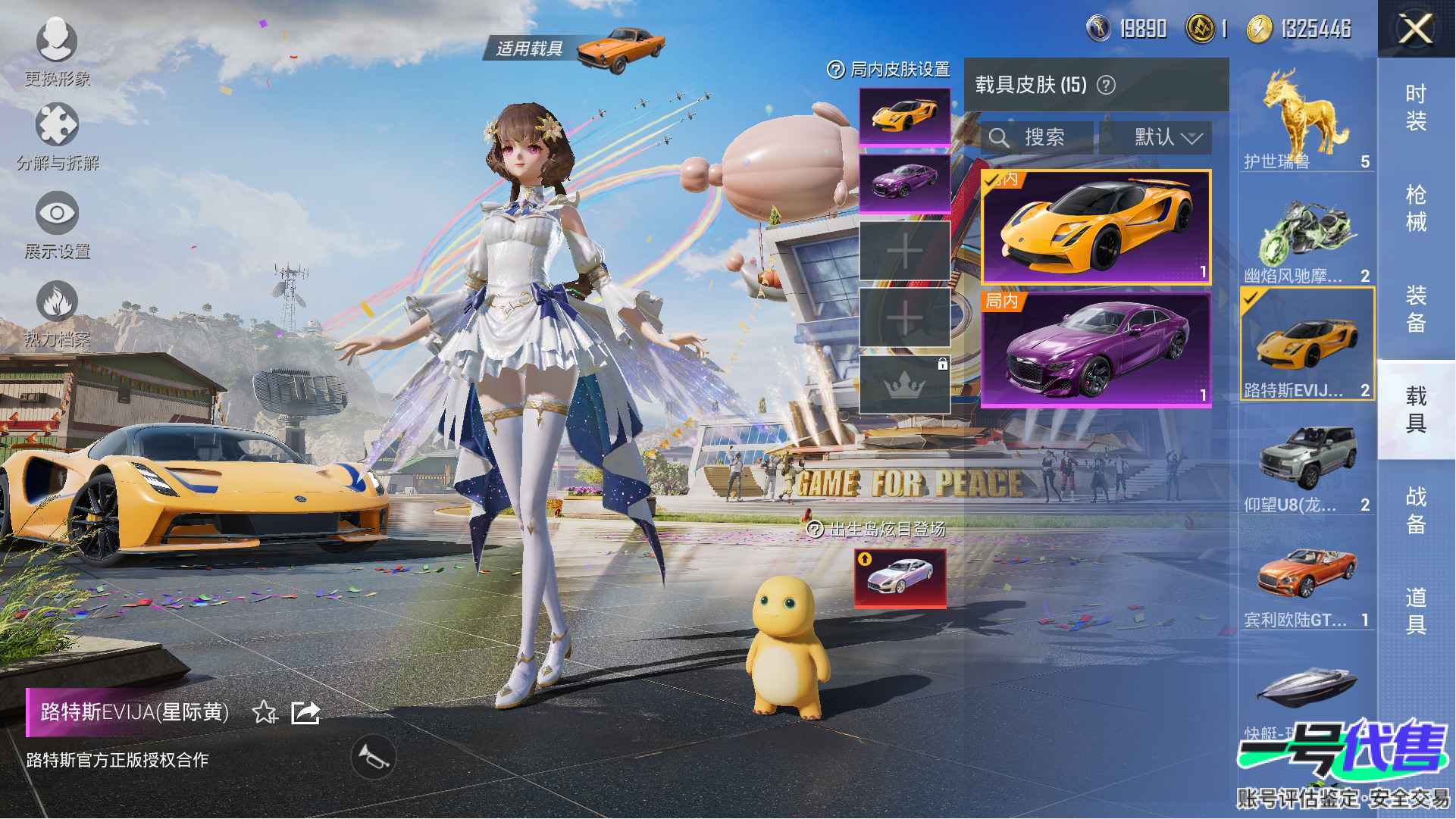Switch to the 装备 equipment tab
Viewport: 1456px width, 819px height.
pos(1415,308)
